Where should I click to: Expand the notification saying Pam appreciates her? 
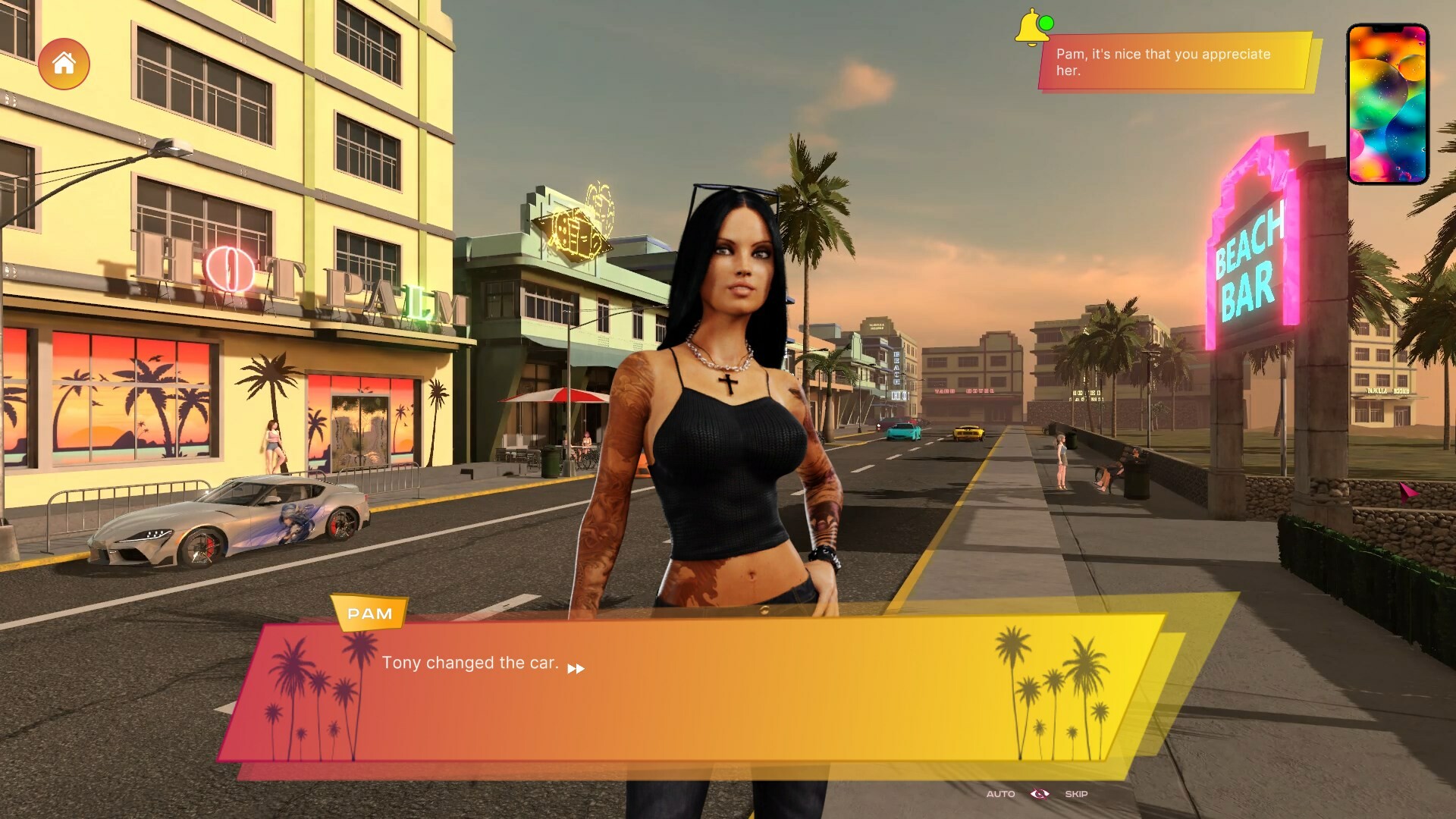coord(1172,62)
